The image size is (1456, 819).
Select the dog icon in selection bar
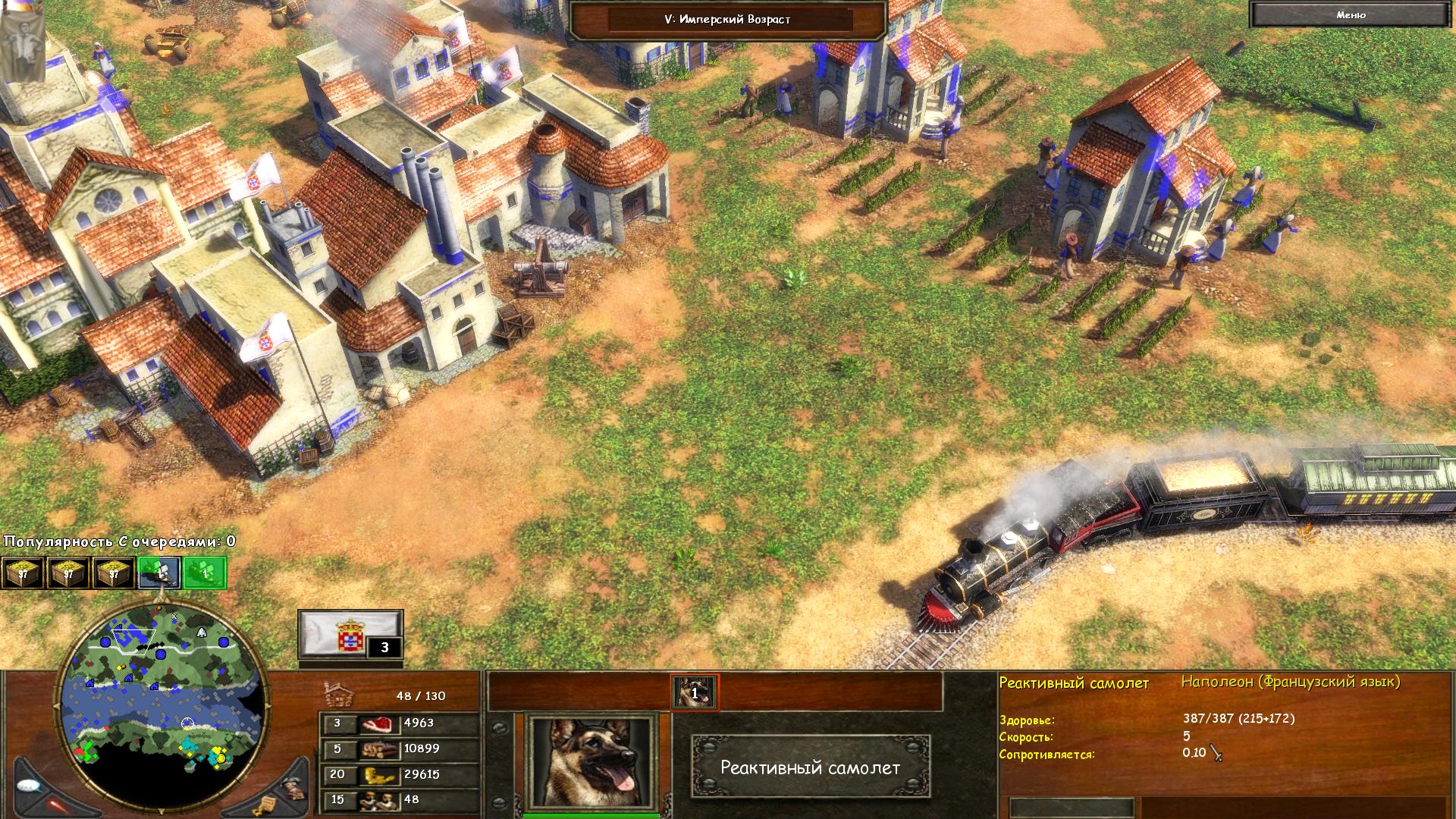694,692
